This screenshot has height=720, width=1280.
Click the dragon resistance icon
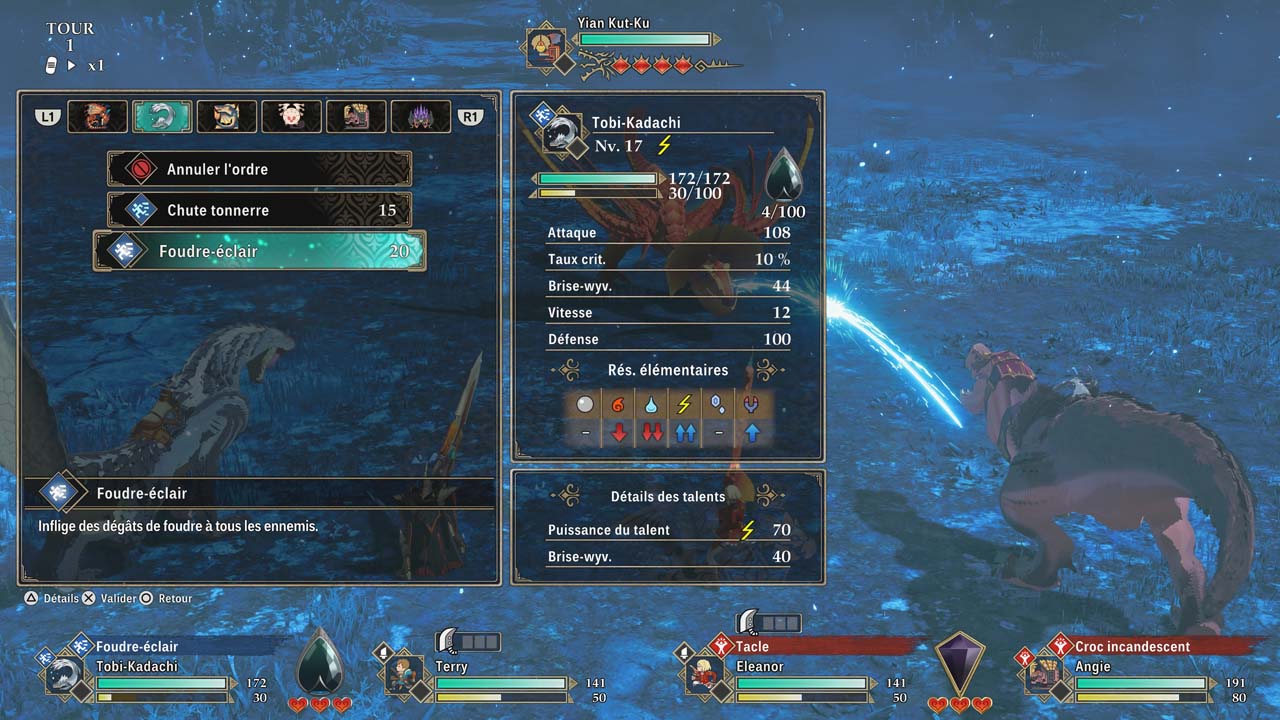(x=749, y=404)
